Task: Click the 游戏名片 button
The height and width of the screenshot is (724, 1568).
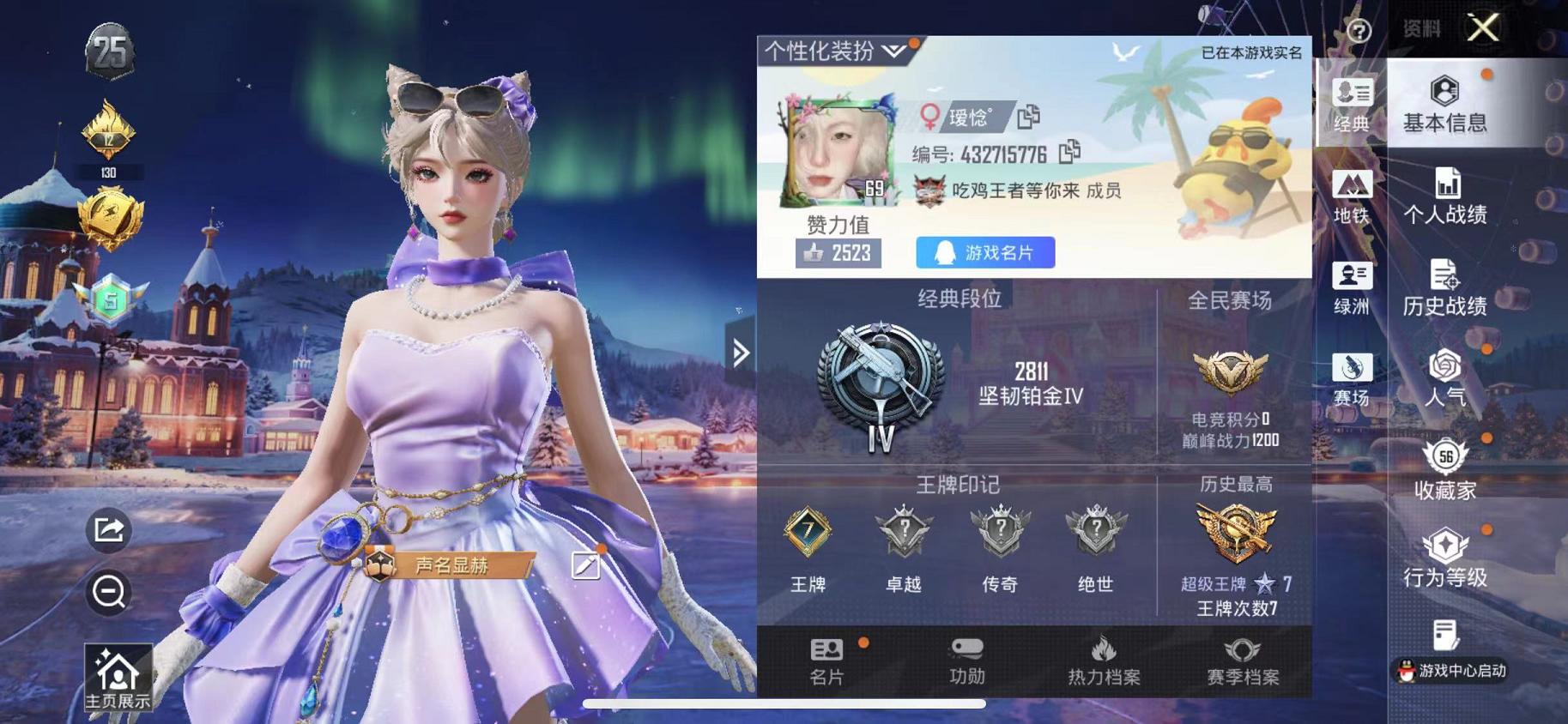Action: click(x=985, y=251)
